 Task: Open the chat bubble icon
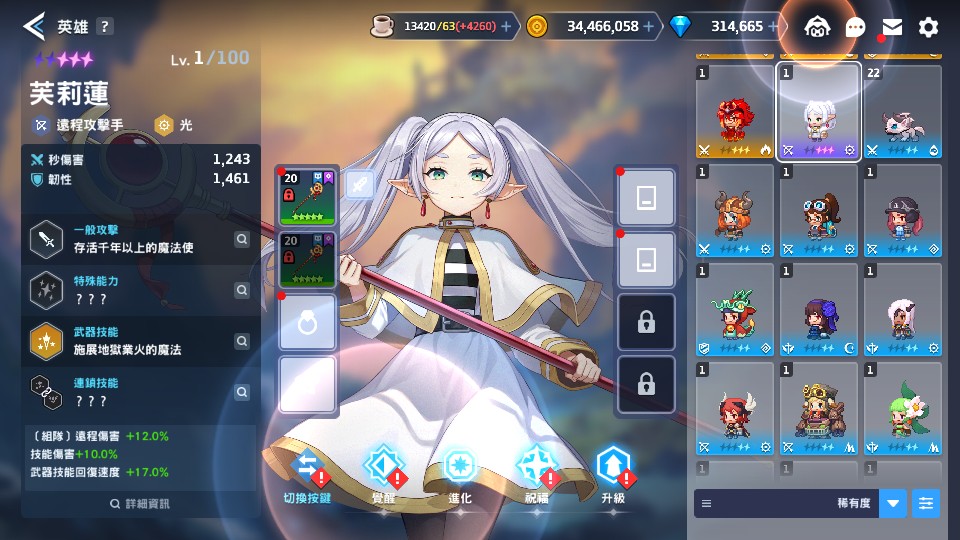click(855, 27)
